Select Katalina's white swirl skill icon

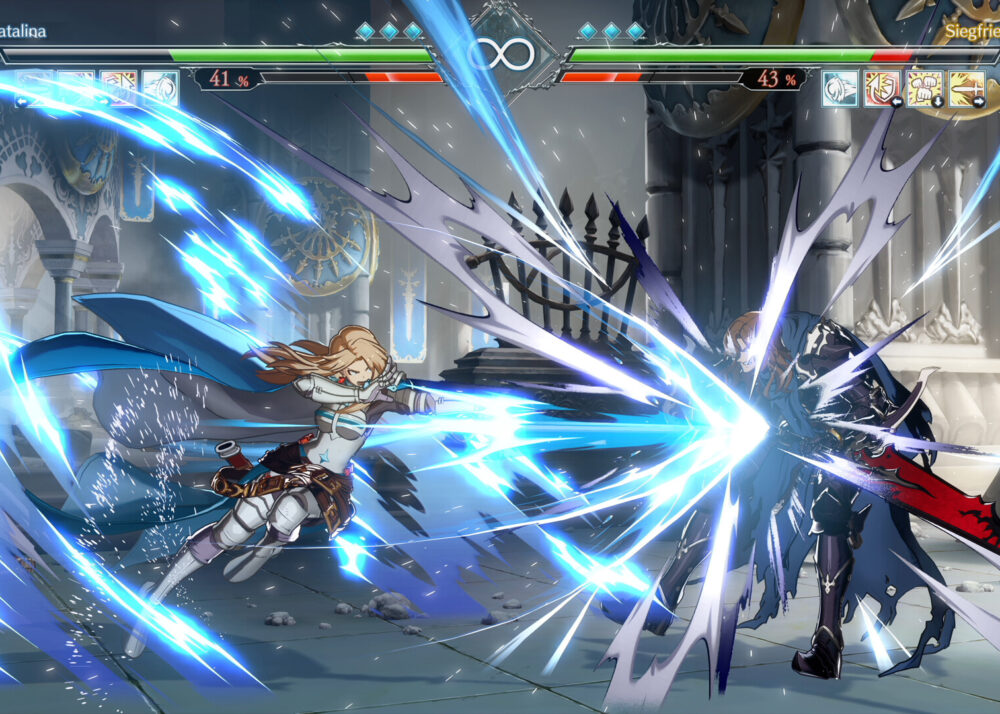coord(160,88)
